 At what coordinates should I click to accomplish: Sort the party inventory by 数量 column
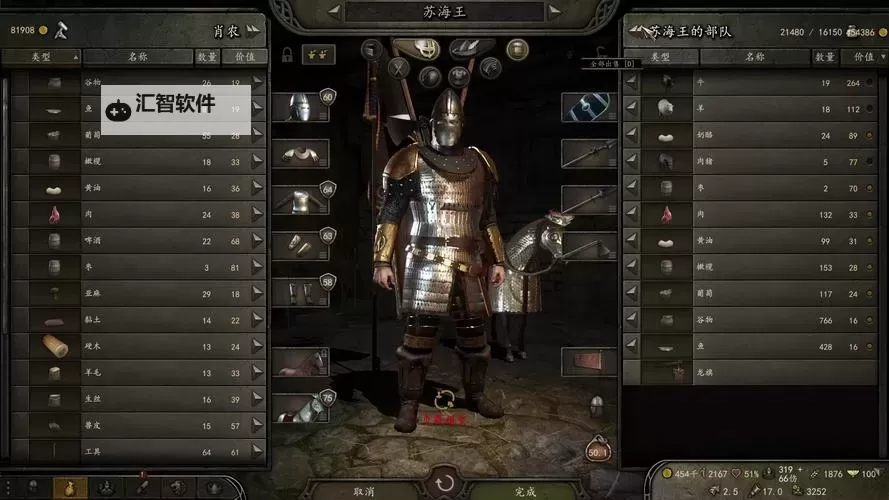pos(825,57)
